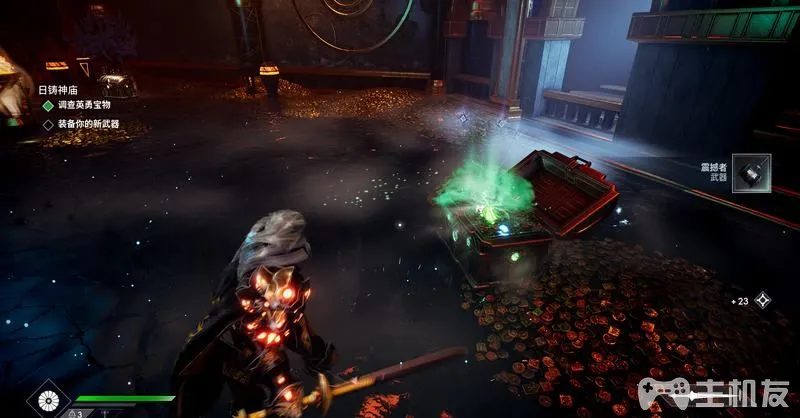Click the four-pointed star currency icon
This screenshot has width=800, height=418.
coord(764,299)
